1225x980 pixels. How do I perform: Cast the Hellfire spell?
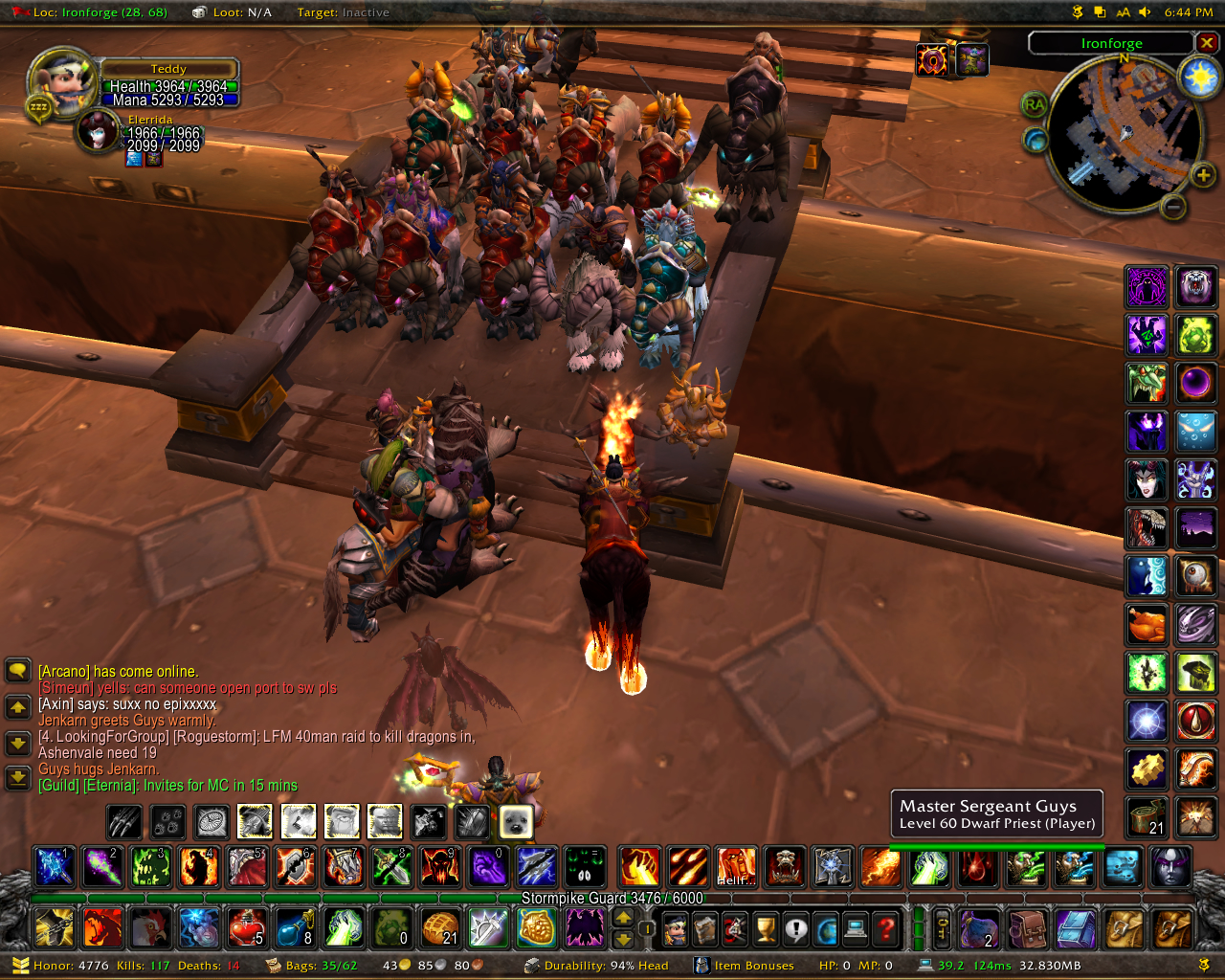click(736, 867)
